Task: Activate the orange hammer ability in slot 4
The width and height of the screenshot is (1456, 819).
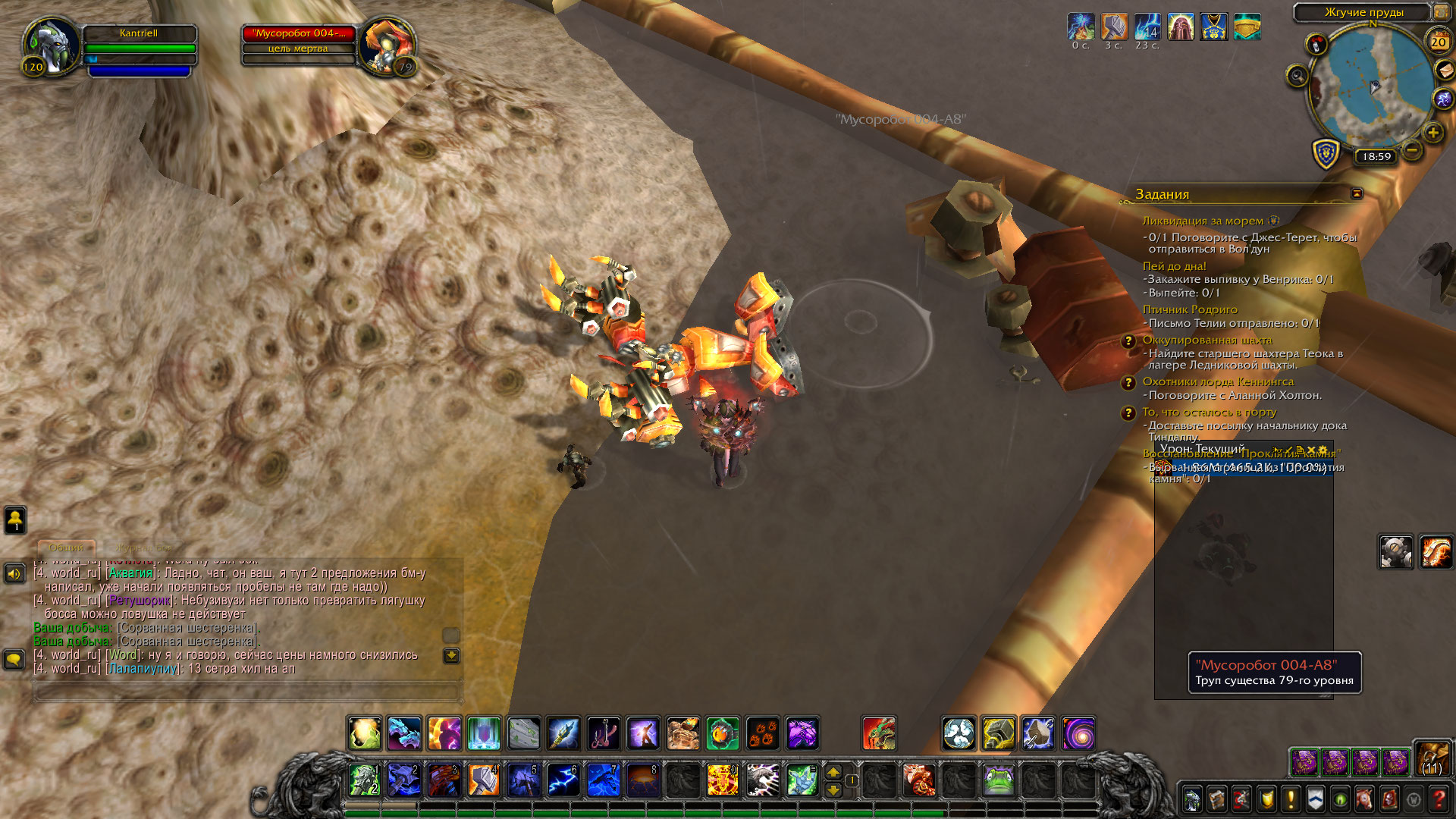Action: pos(483,780)
